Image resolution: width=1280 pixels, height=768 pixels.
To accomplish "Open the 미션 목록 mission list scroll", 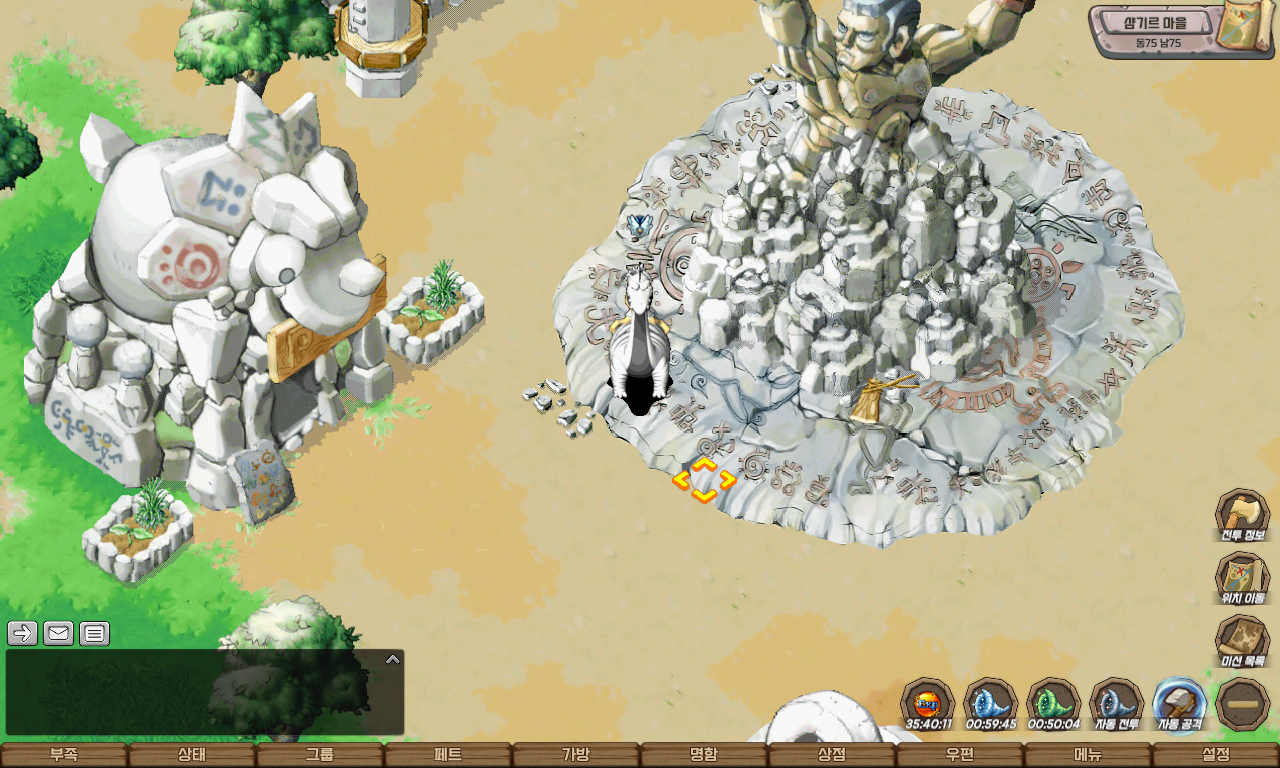I will 1242,640.
